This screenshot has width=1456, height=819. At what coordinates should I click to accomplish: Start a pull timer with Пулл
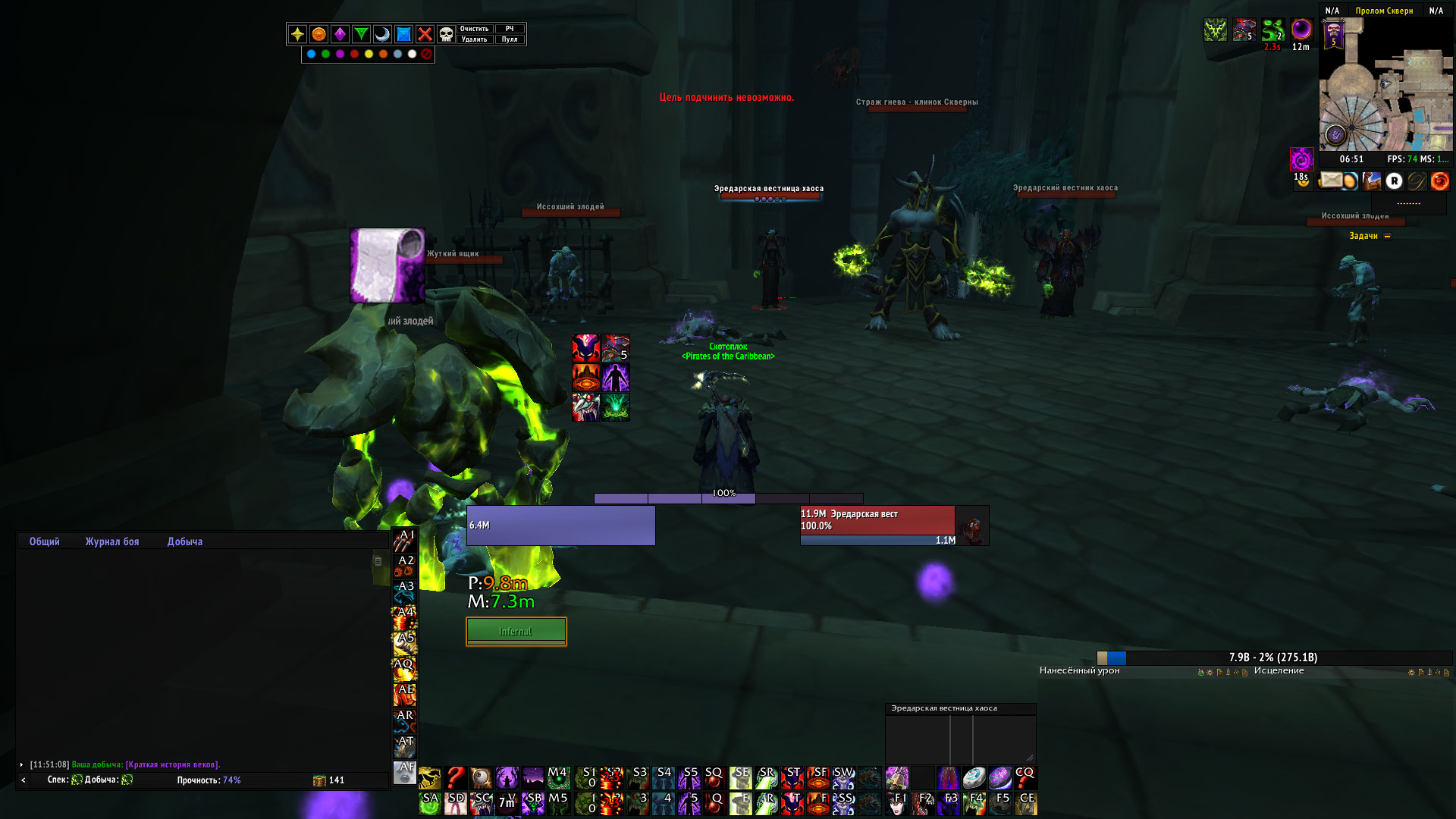[510, 39]
